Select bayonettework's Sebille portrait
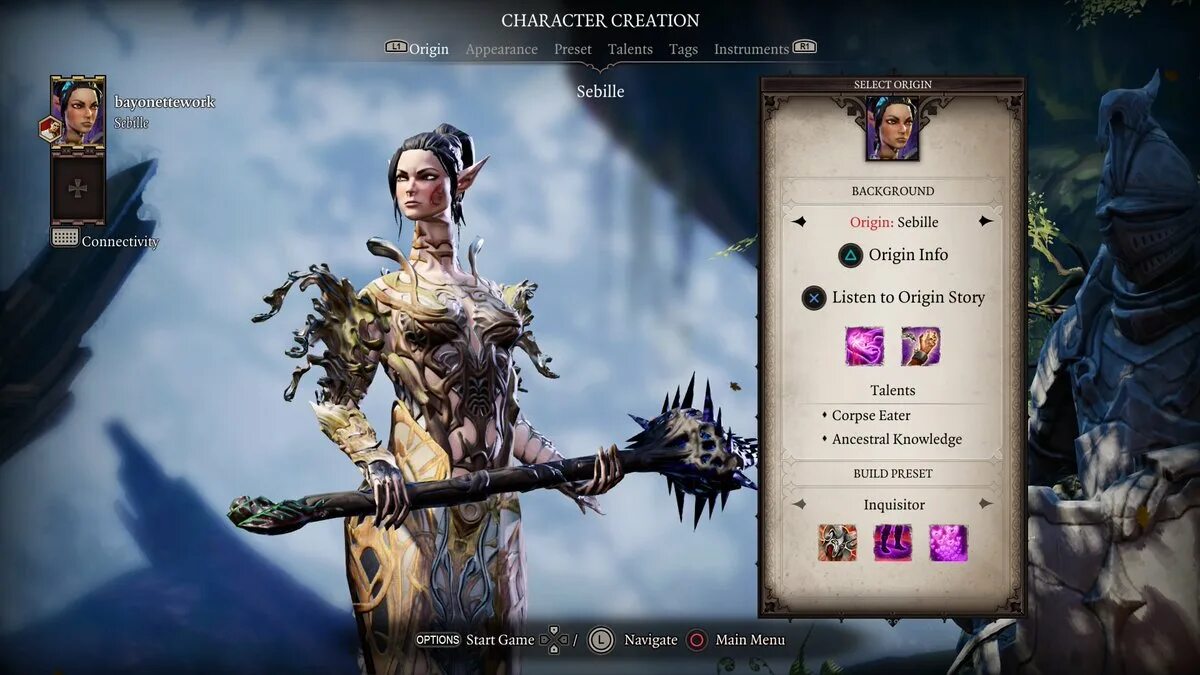The width and height of the screenshot is (1200, 675). 78,110
